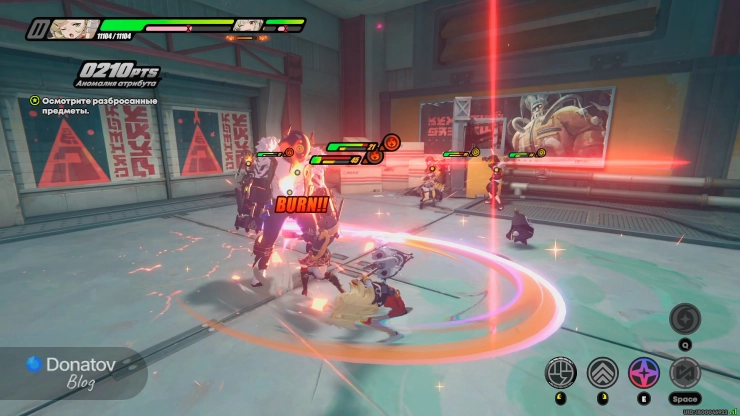Activate the dodge chevron icon

coord(602,372)
